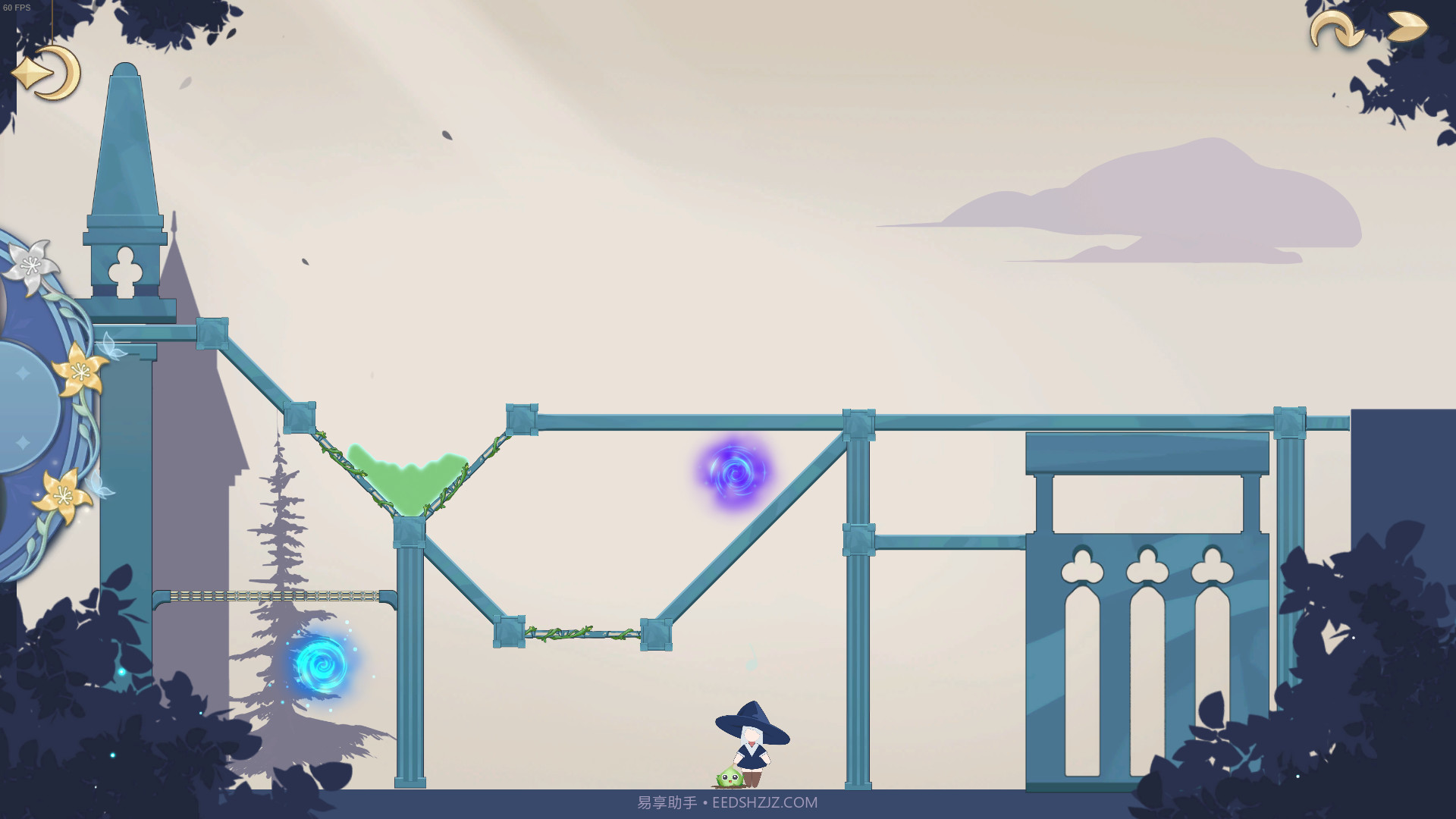
Task: Skip ahead with the gold arrowhead button
Action: 1407,27
